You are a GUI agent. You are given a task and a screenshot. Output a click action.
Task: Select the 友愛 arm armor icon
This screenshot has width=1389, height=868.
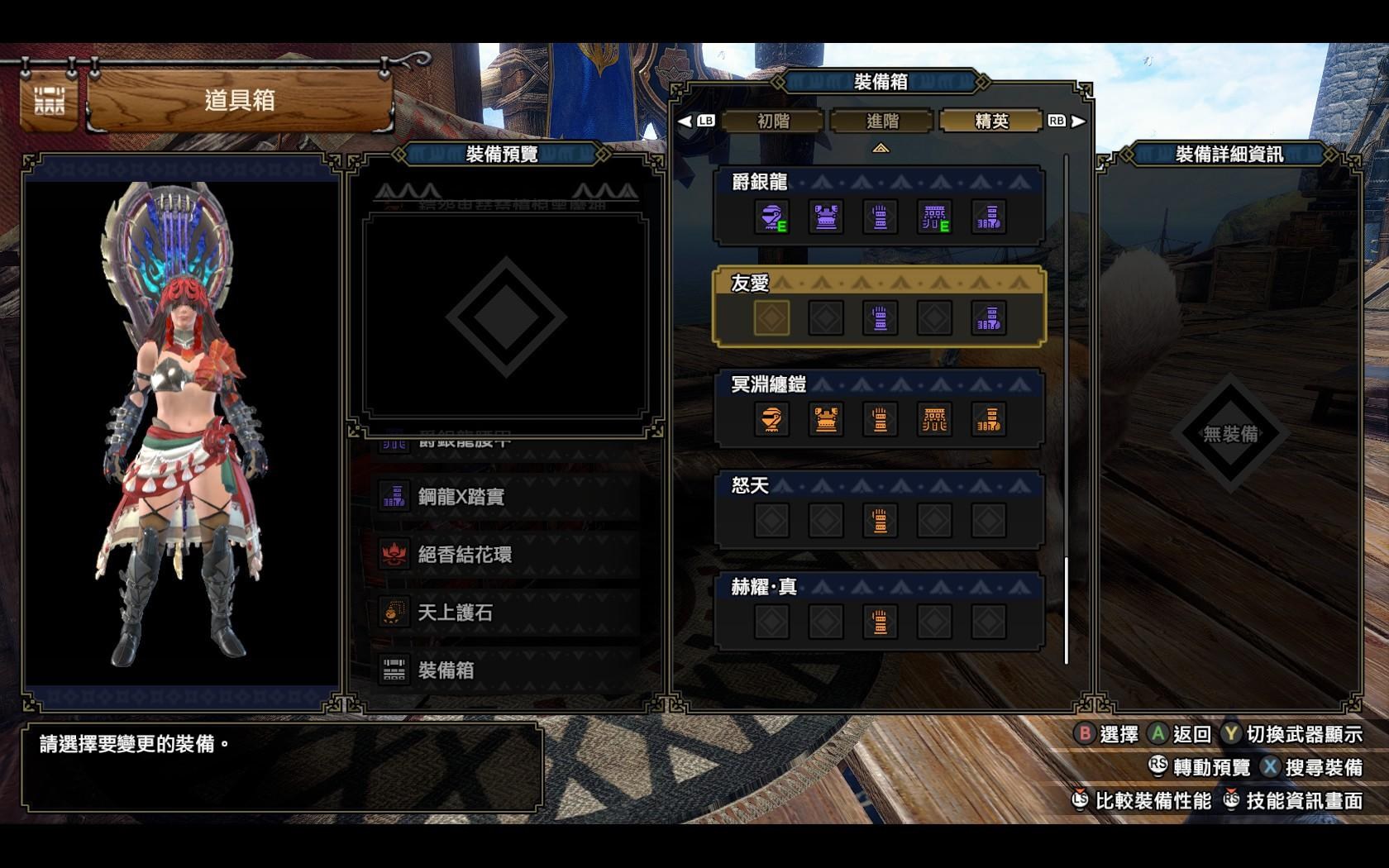click(879, 317)
